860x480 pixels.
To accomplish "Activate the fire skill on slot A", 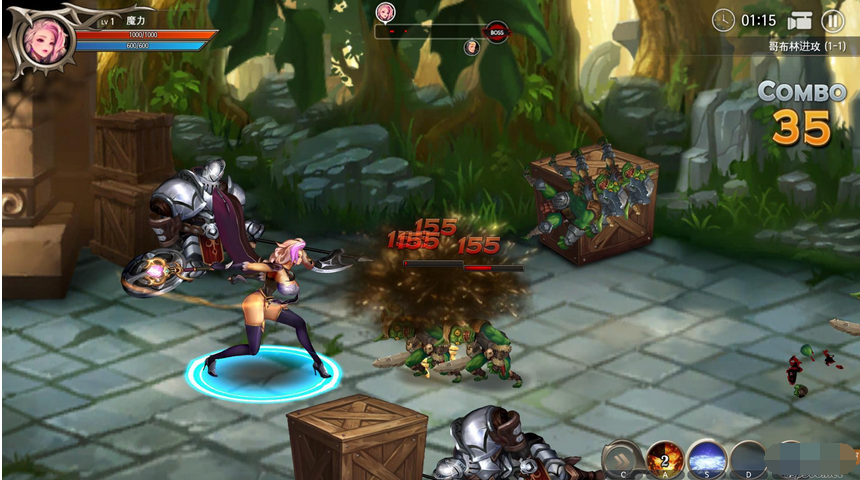I will pyautogui.click(x=664, y=459).
